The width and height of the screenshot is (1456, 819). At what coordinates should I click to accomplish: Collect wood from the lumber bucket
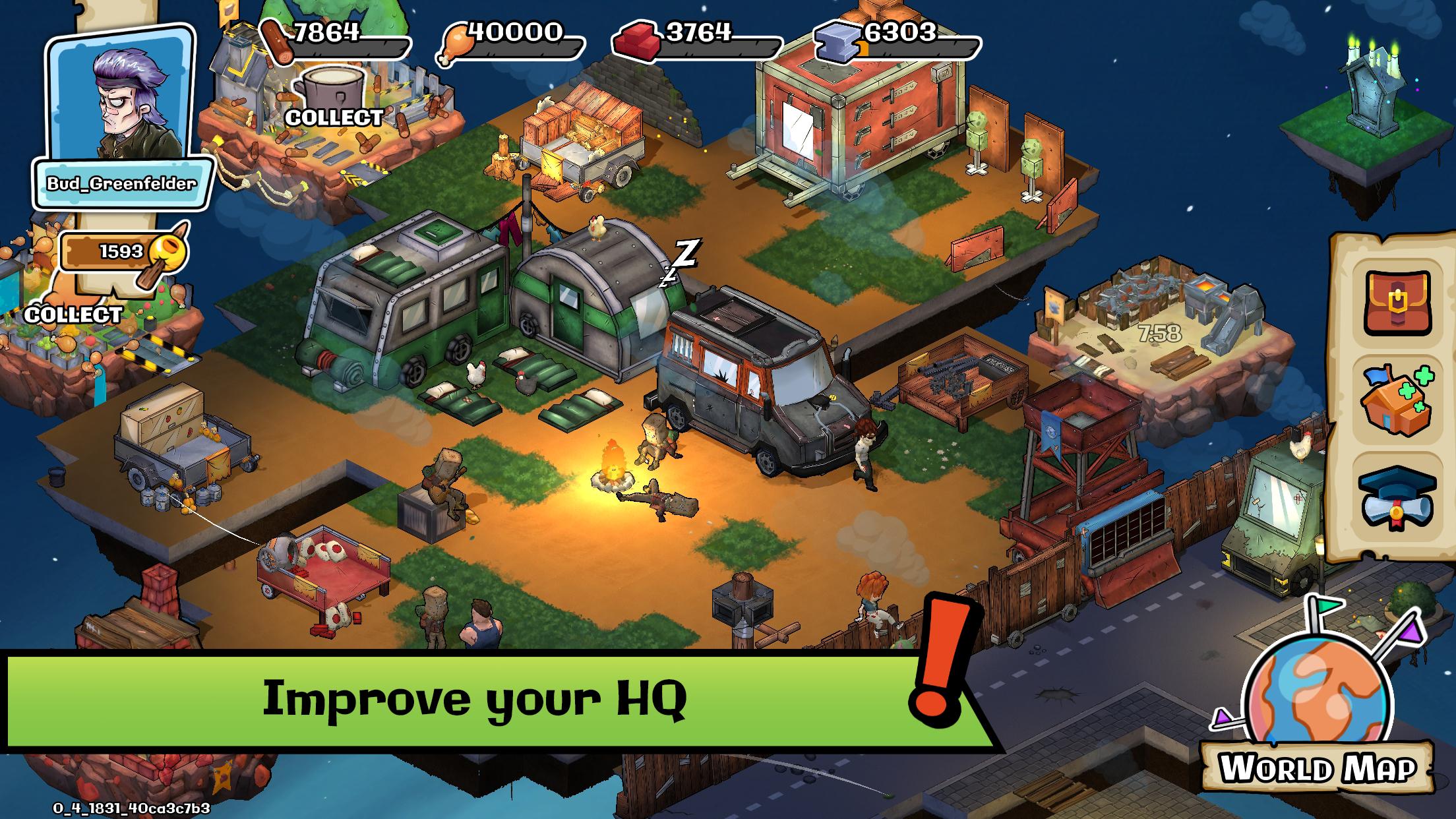pyautogui.click(x=333, y=98)
